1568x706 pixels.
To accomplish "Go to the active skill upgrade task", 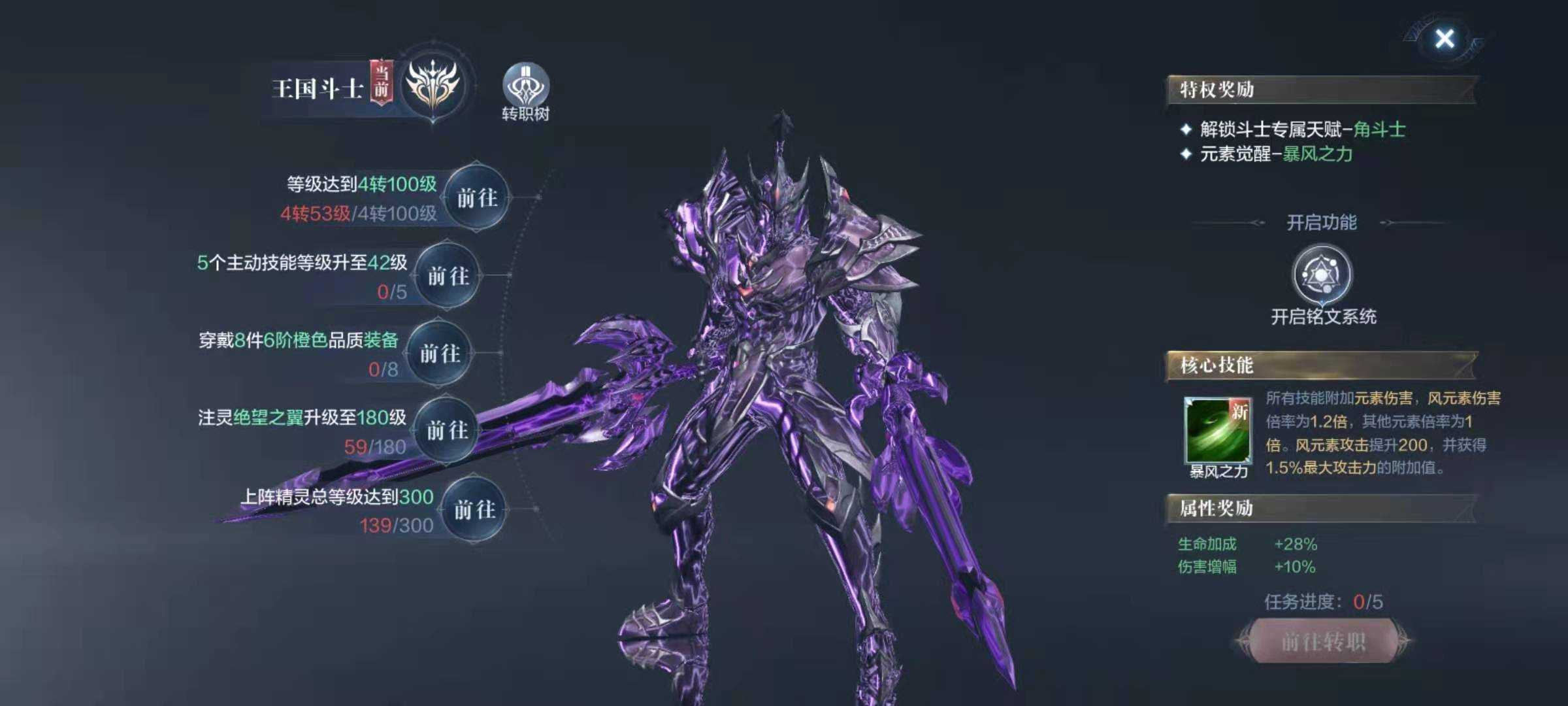I will pos(448,276).
